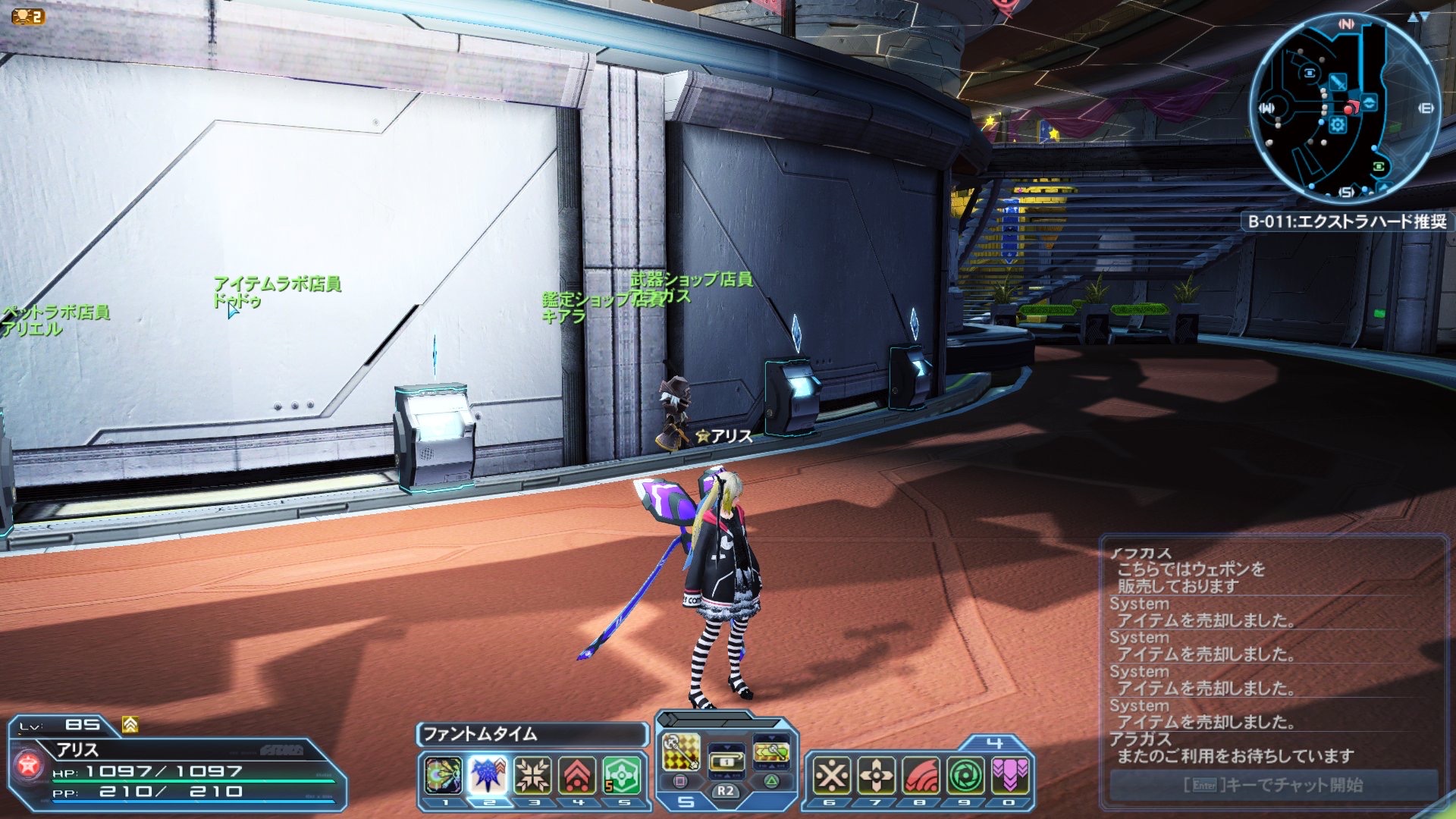Click the chat input field to start chatting
This screenshot has width=1456, height=819.
tap(1273, 785)
